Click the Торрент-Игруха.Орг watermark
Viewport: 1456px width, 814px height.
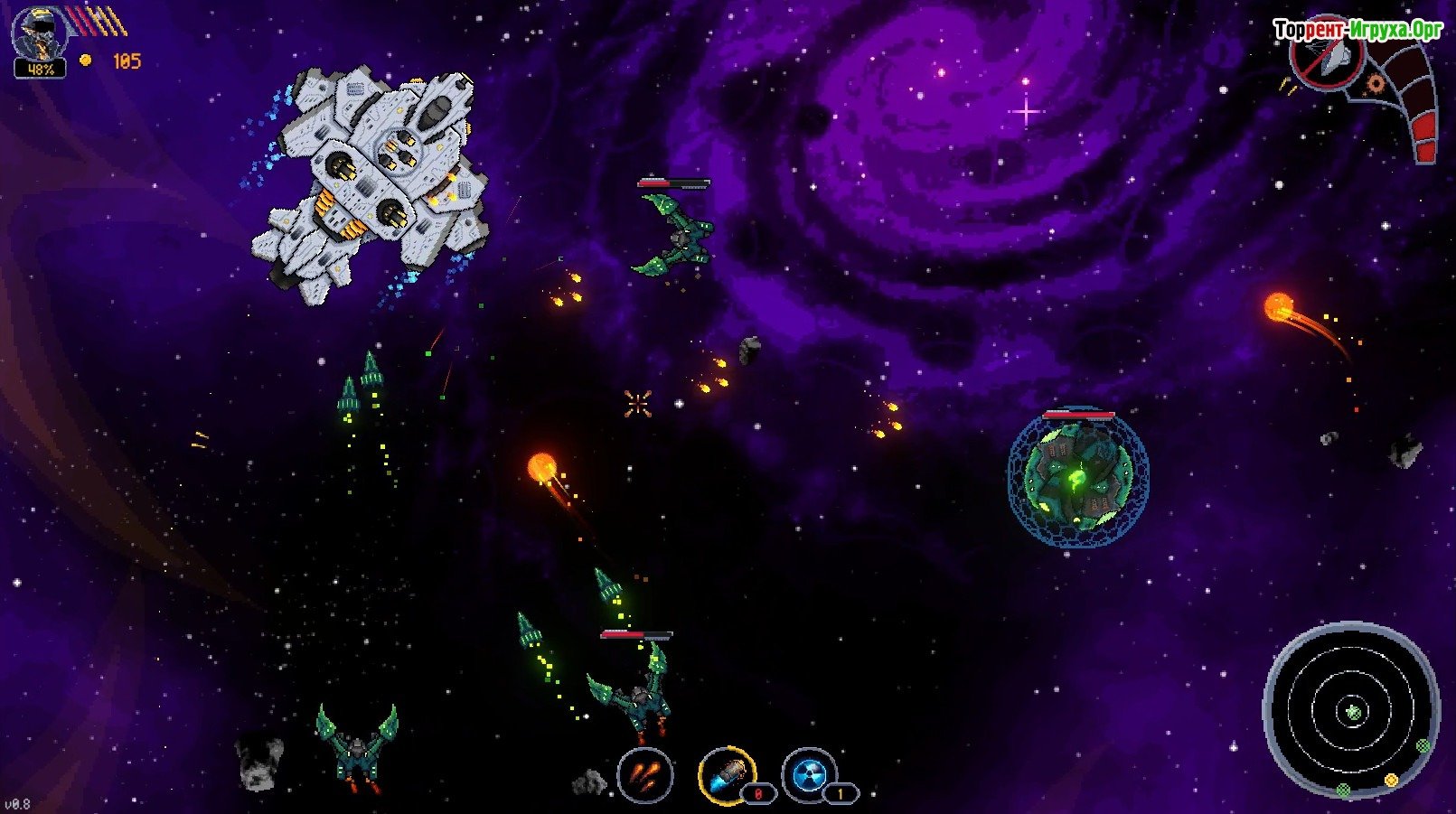[x=1357, y=30]
